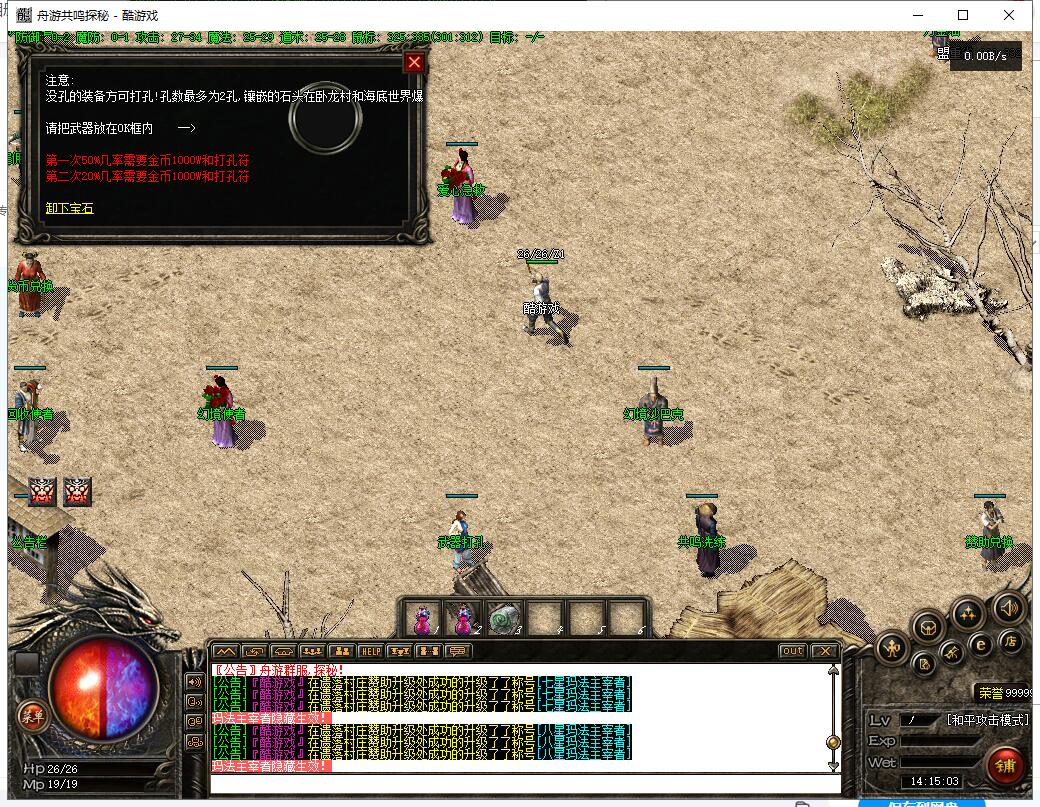
Task: Open the HELP button on chat toolbar
Action: tap(371, 651)
